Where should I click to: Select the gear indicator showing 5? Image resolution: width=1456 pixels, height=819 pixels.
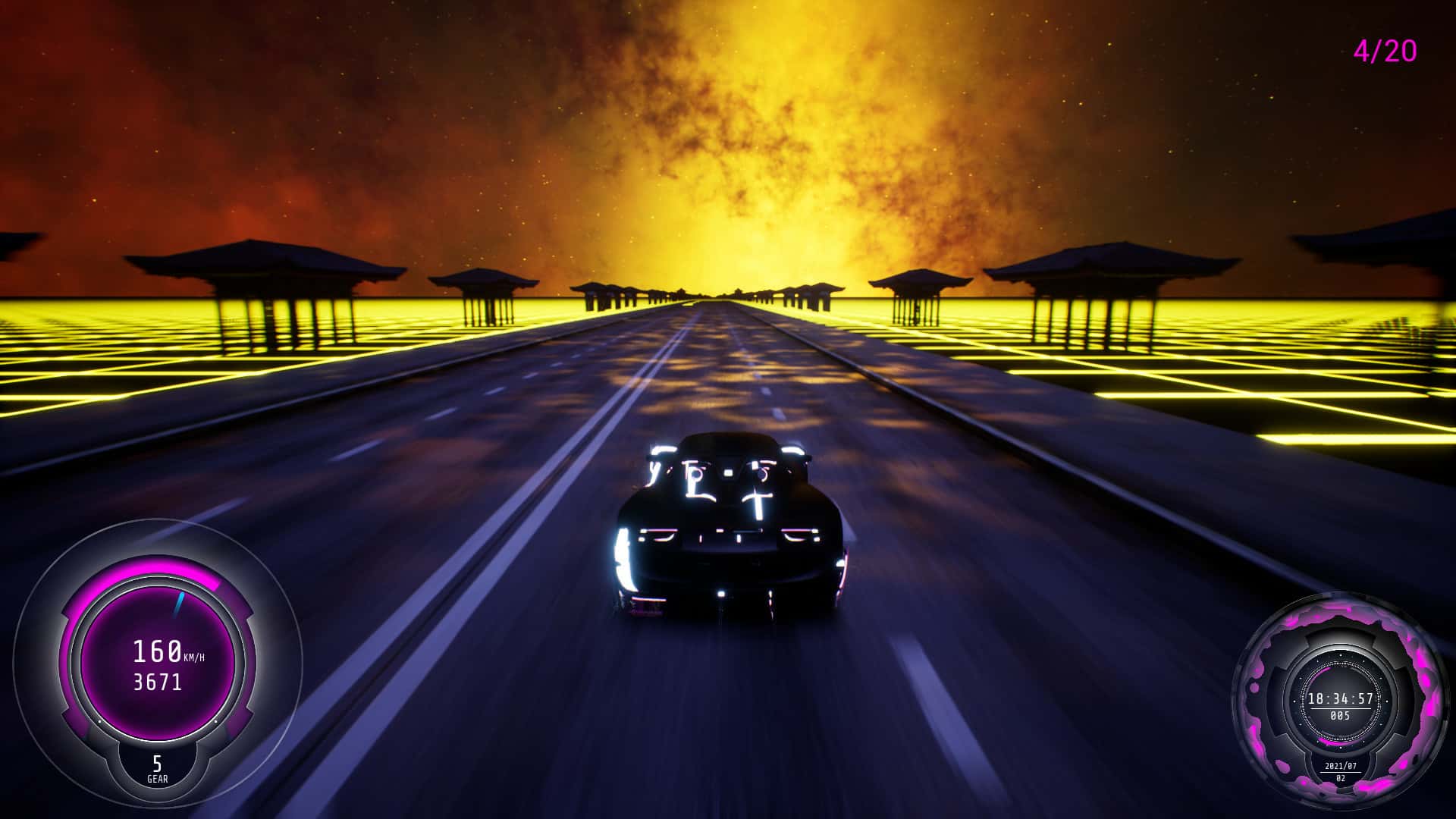point(156,764)
